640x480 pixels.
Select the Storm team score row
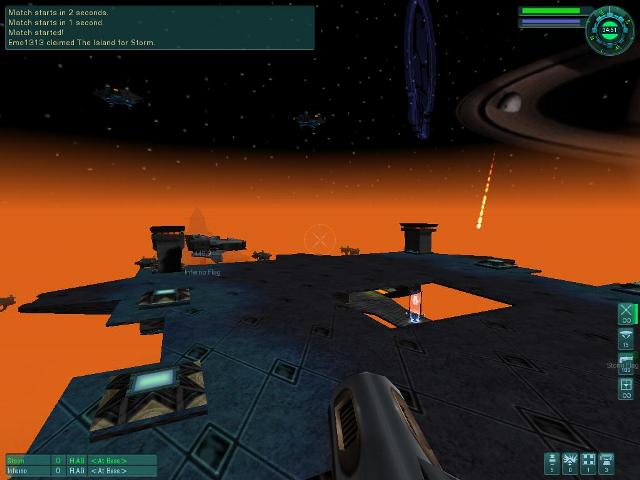(x=80, y=460)
